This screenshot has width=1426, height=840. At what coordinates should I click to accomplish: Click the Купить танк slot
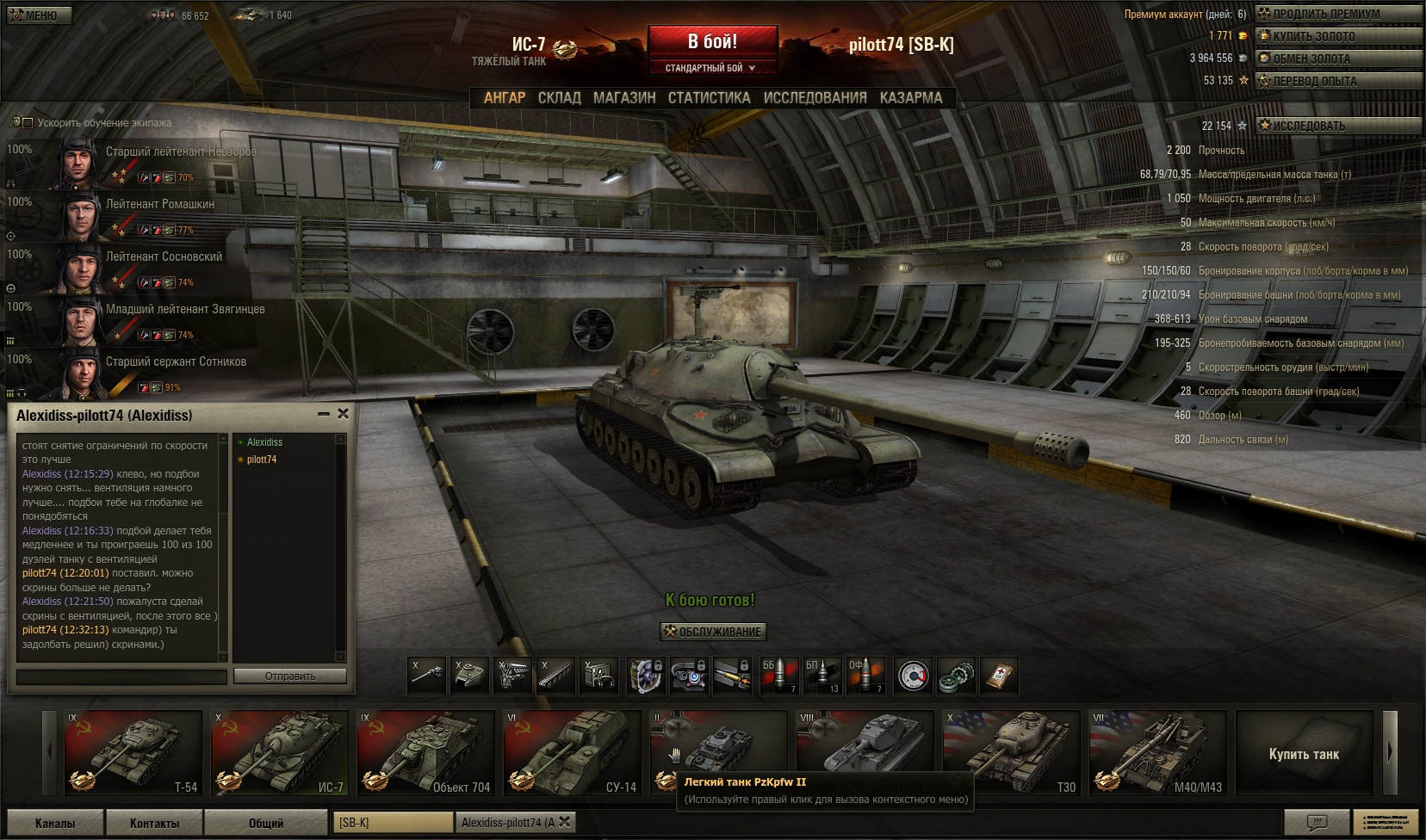[1304, 754]
